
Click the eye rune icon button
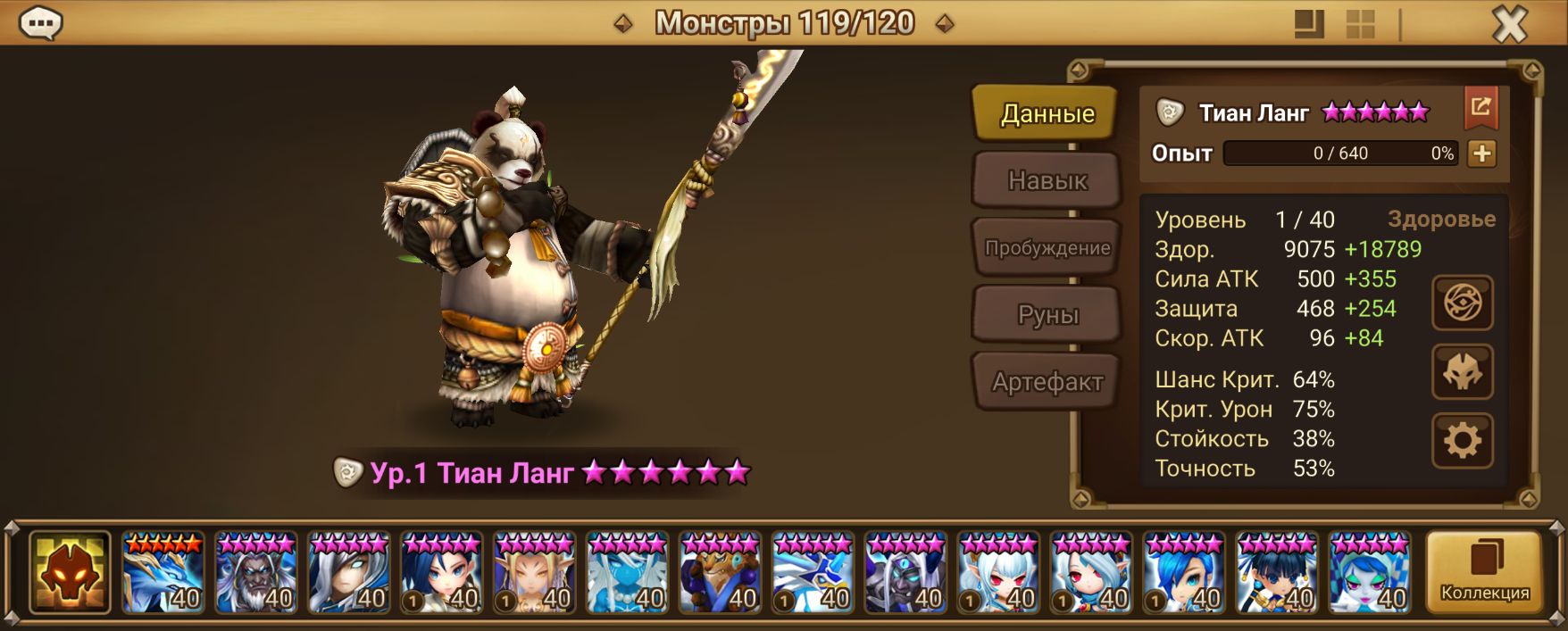click(1463, 303)
